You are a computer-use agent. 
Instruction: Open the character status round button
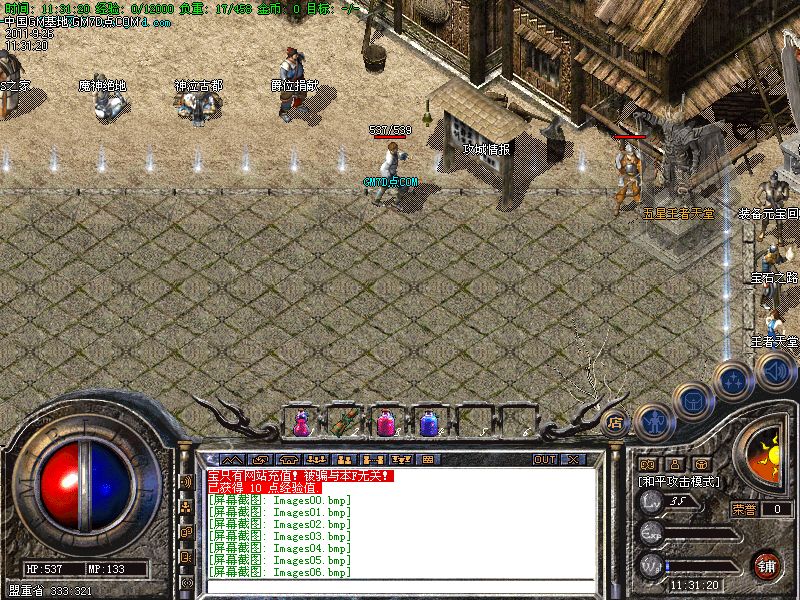point(652,422)
